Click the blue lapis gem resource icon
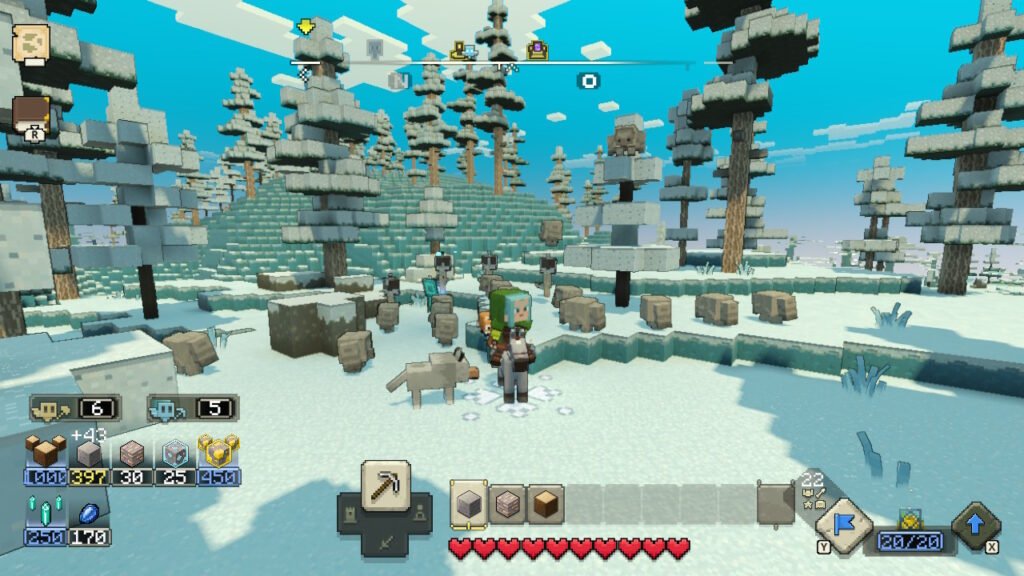Image resolution: width=1024 pixels, height=576 pixels. pos(89,513)
